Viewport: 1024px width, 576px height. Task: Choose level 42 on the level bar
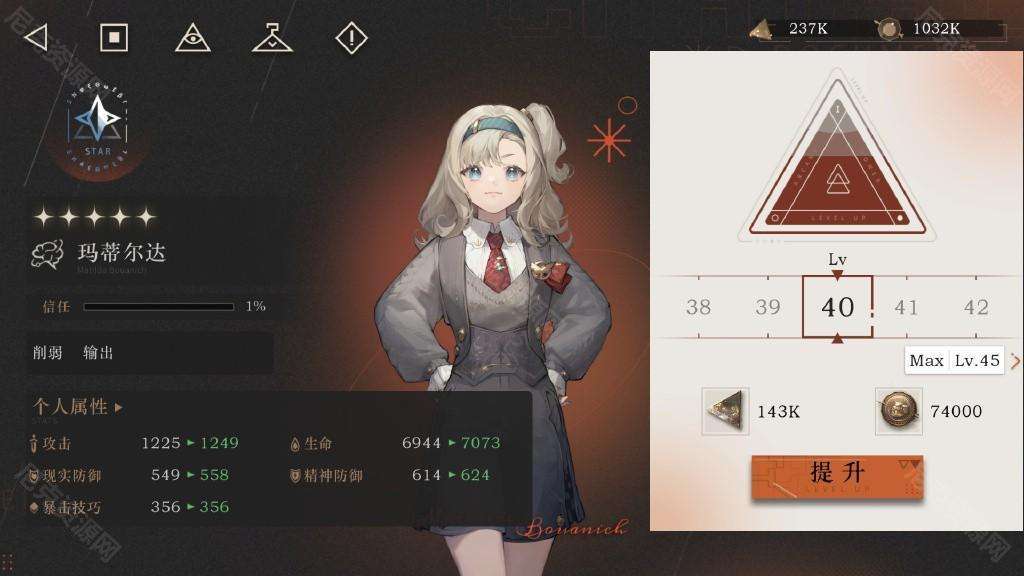975,307
